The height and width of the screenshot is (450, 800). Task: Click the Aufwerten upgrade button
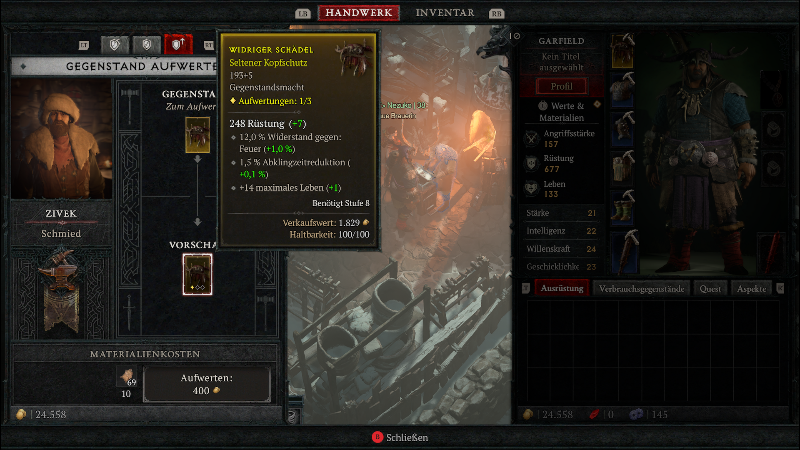[207, 384]
